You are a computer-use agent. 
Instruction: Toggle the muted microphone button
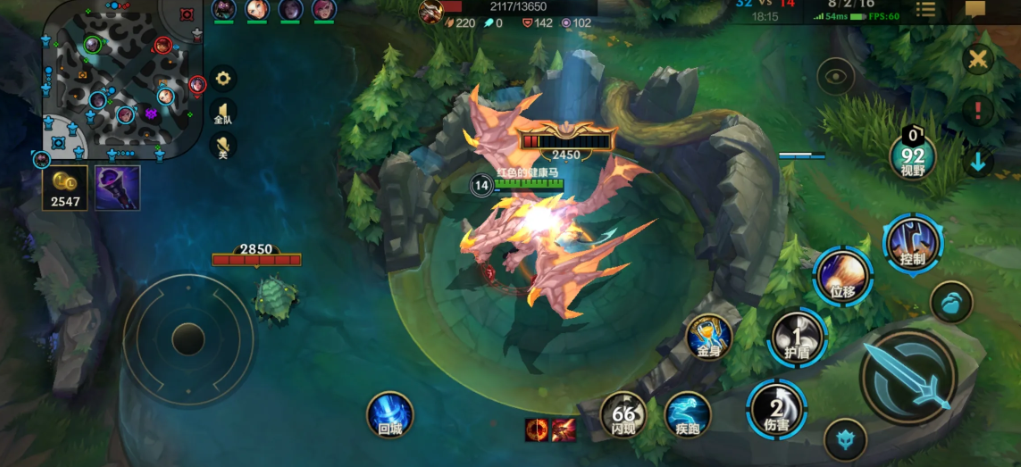click(223, 147)
